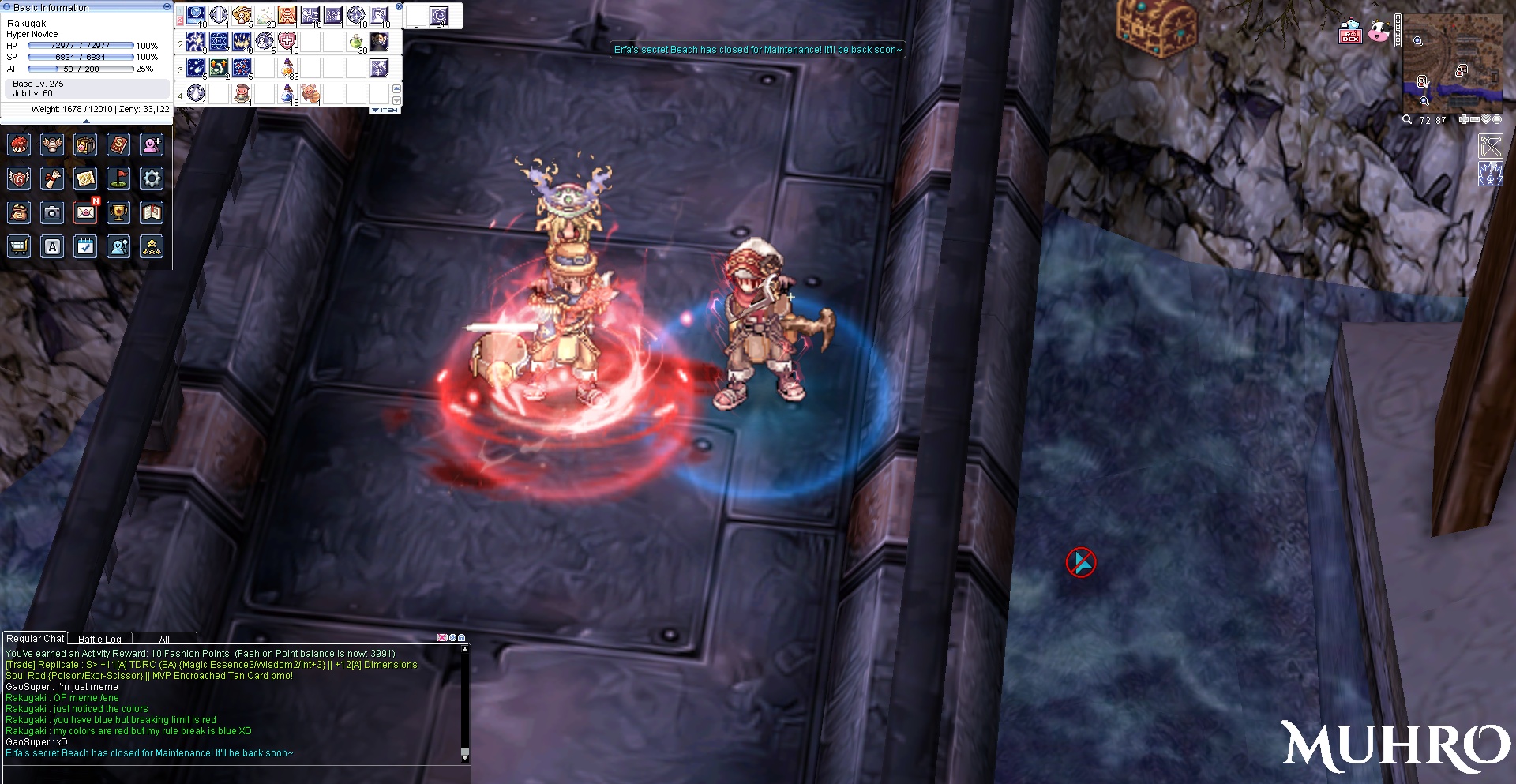This screenshot has width=1516, height=784.
Task: Zoom out the minimap with minus button
Action: coord(1474,119)
